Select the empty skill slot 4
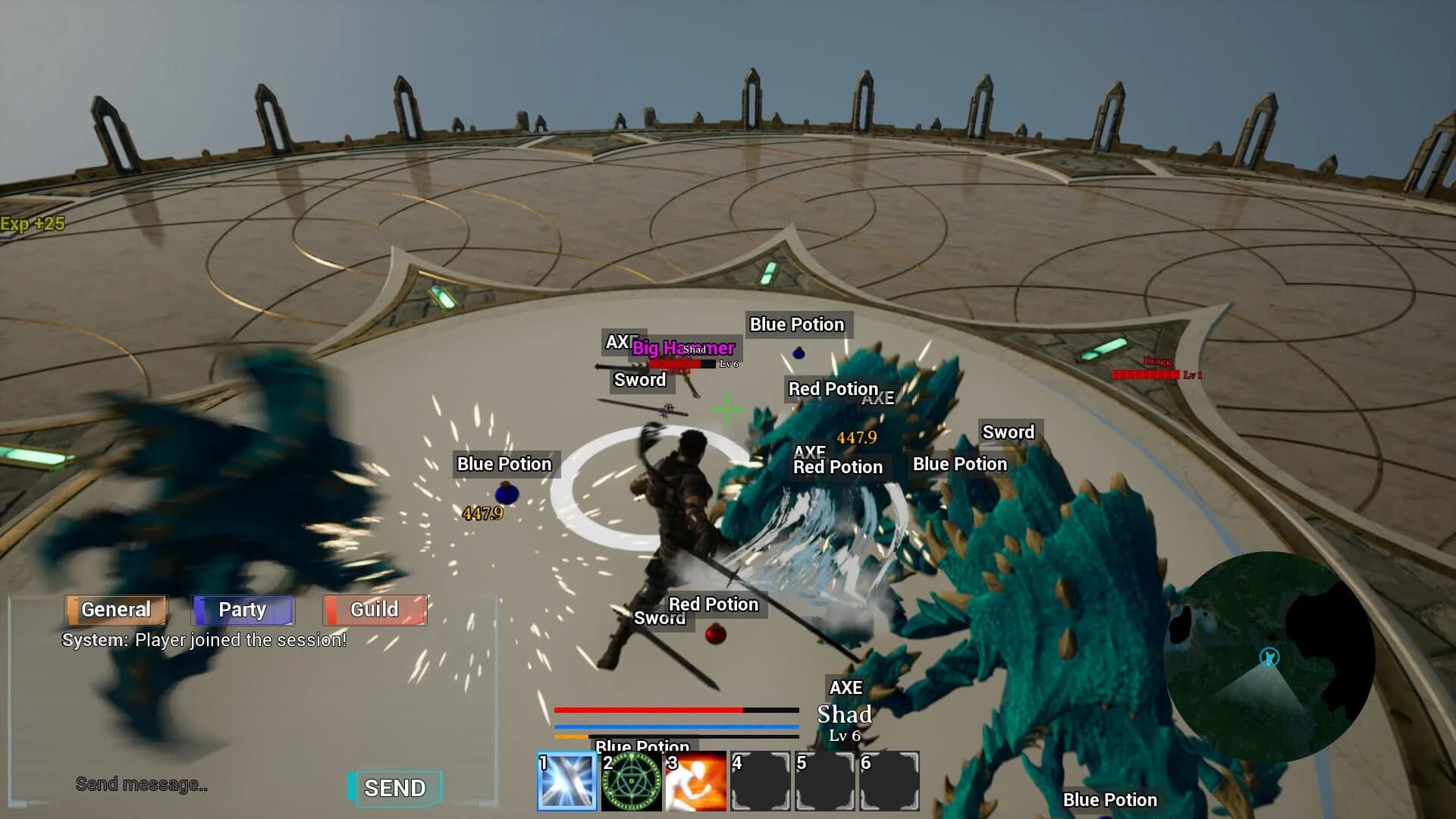1456x819 pixels. click(x=761, y=781)
